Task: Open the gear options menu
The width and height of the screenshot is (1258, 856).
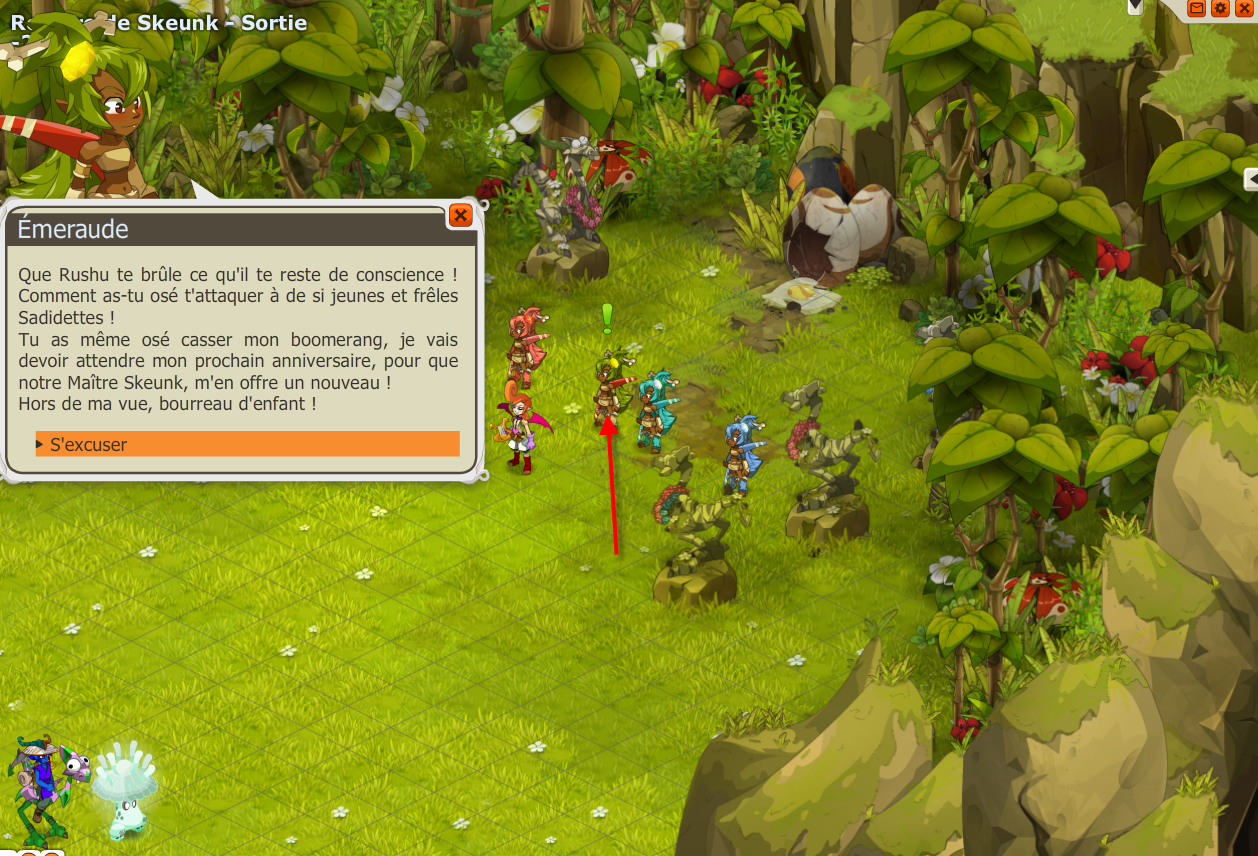Action: pos(1220,8)
